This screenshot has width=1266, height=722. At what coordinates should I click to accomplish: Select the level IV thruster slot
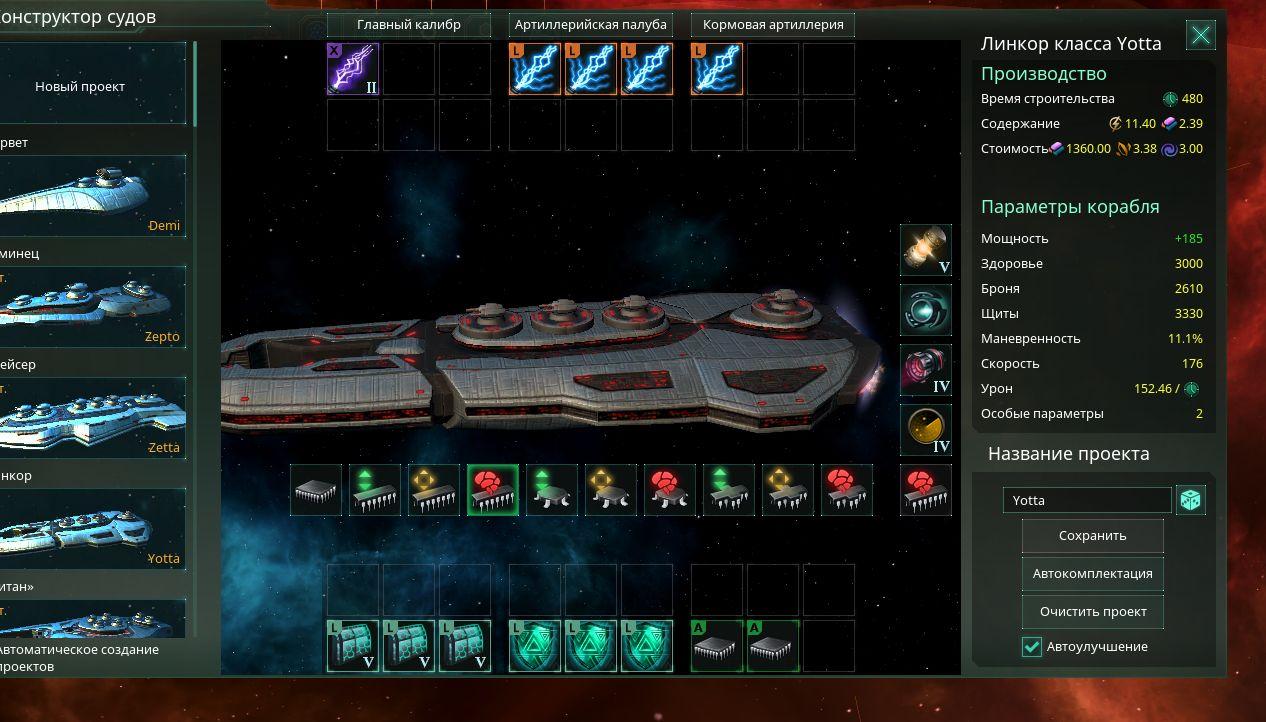point(925,370)
